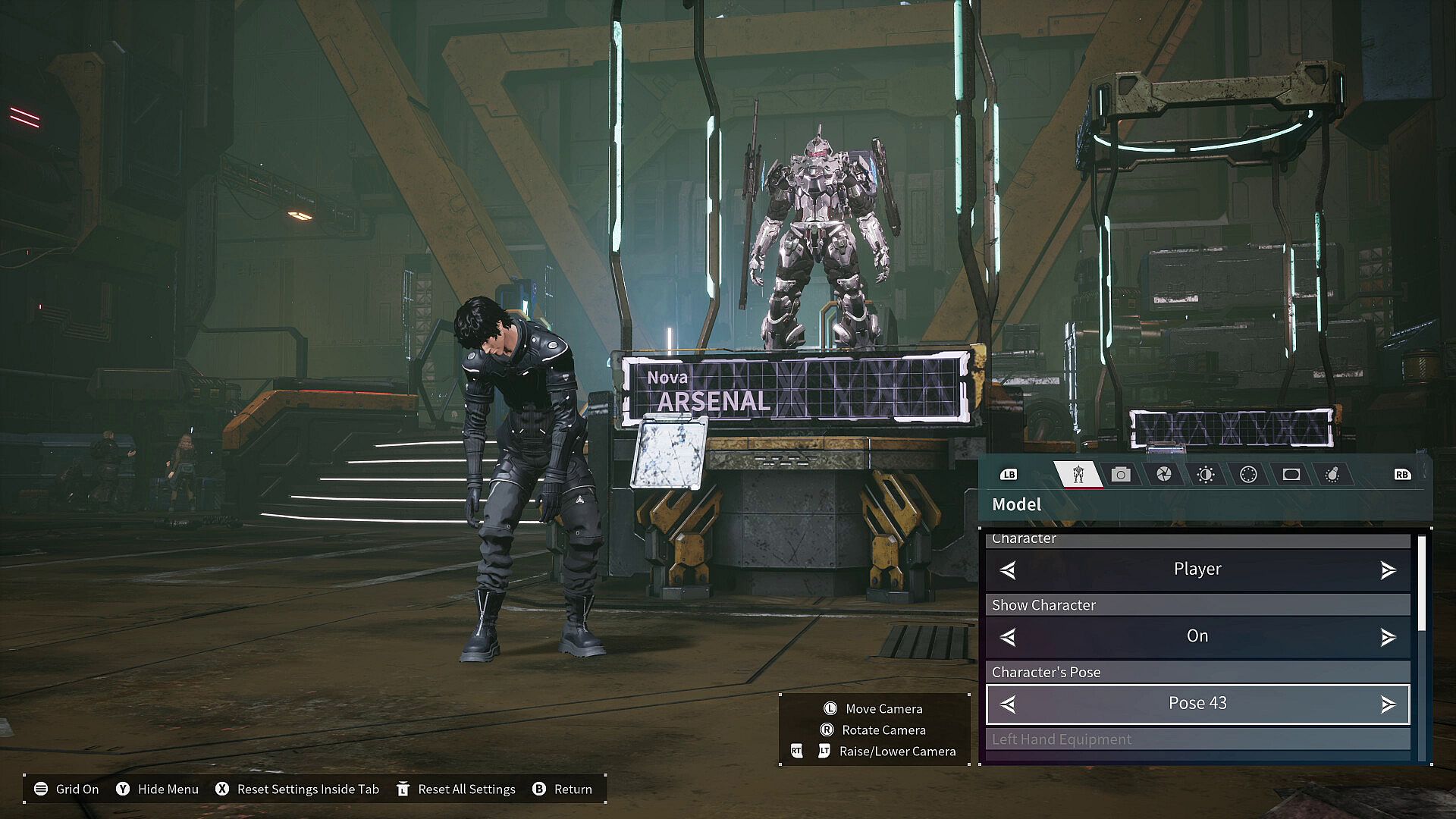Advance to the next Character's Pose

[1388, 704]
